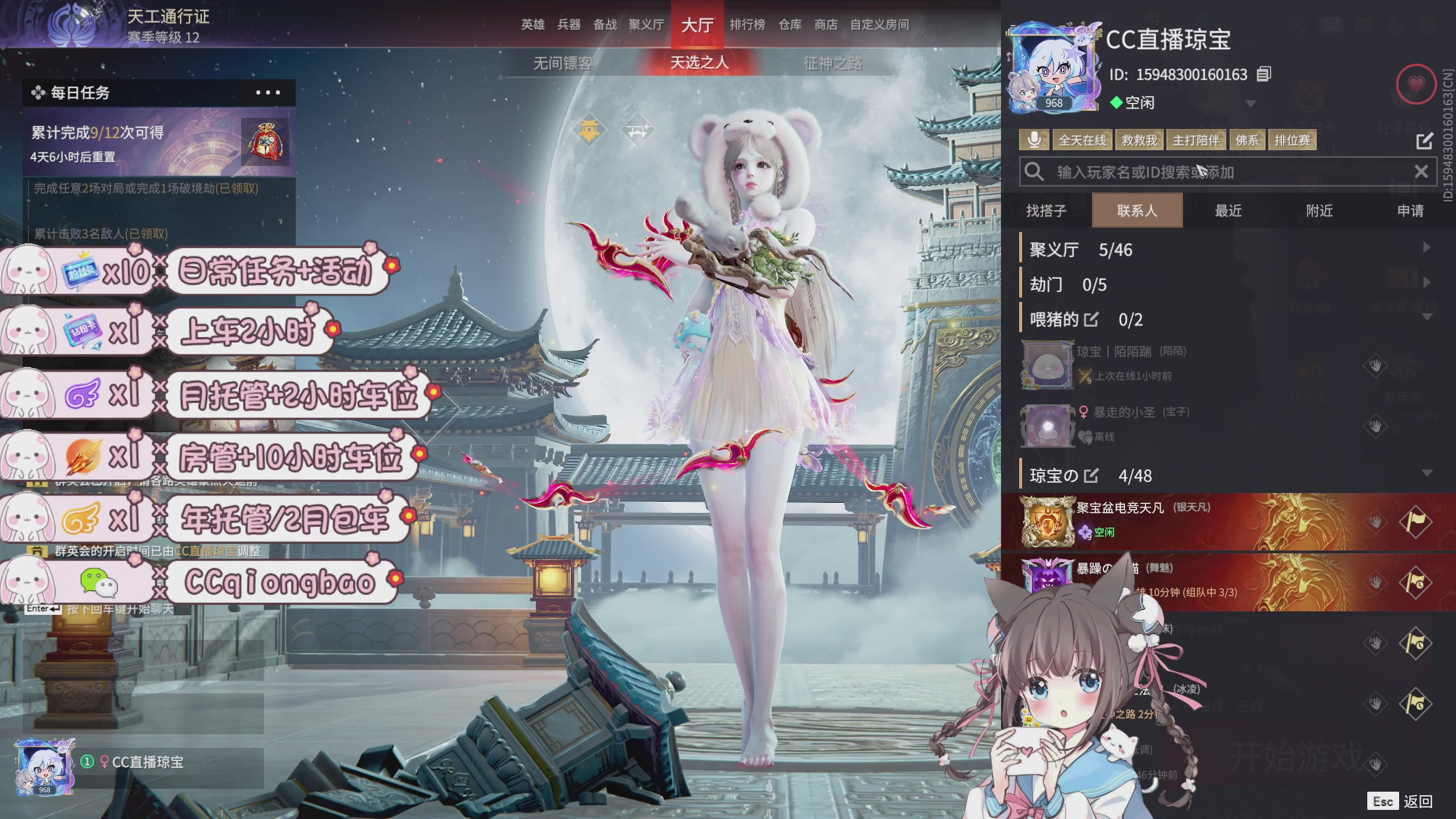Open the tag edit pencil icon right of 排位赛
The width and height of the screenshot is (1456, 819).
click(x=1426, y=141)
